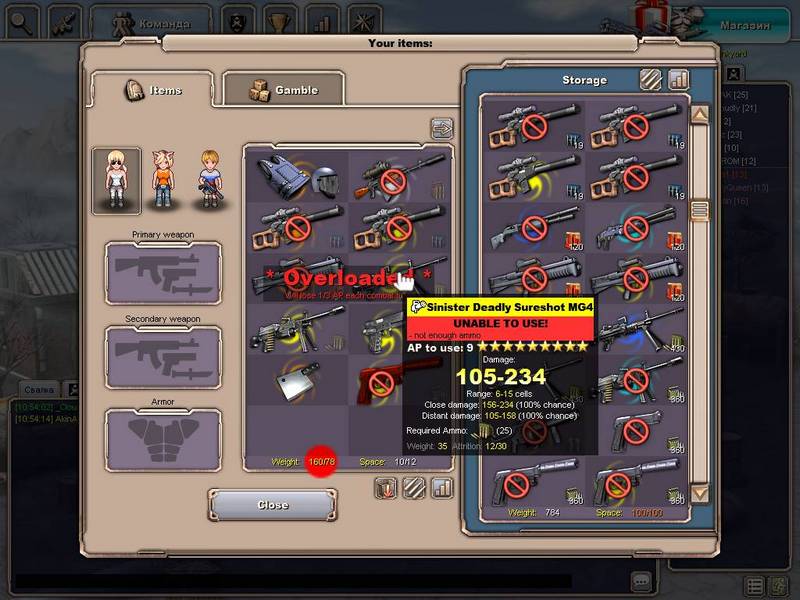Open the Armor equipment slot

(163, 440)
